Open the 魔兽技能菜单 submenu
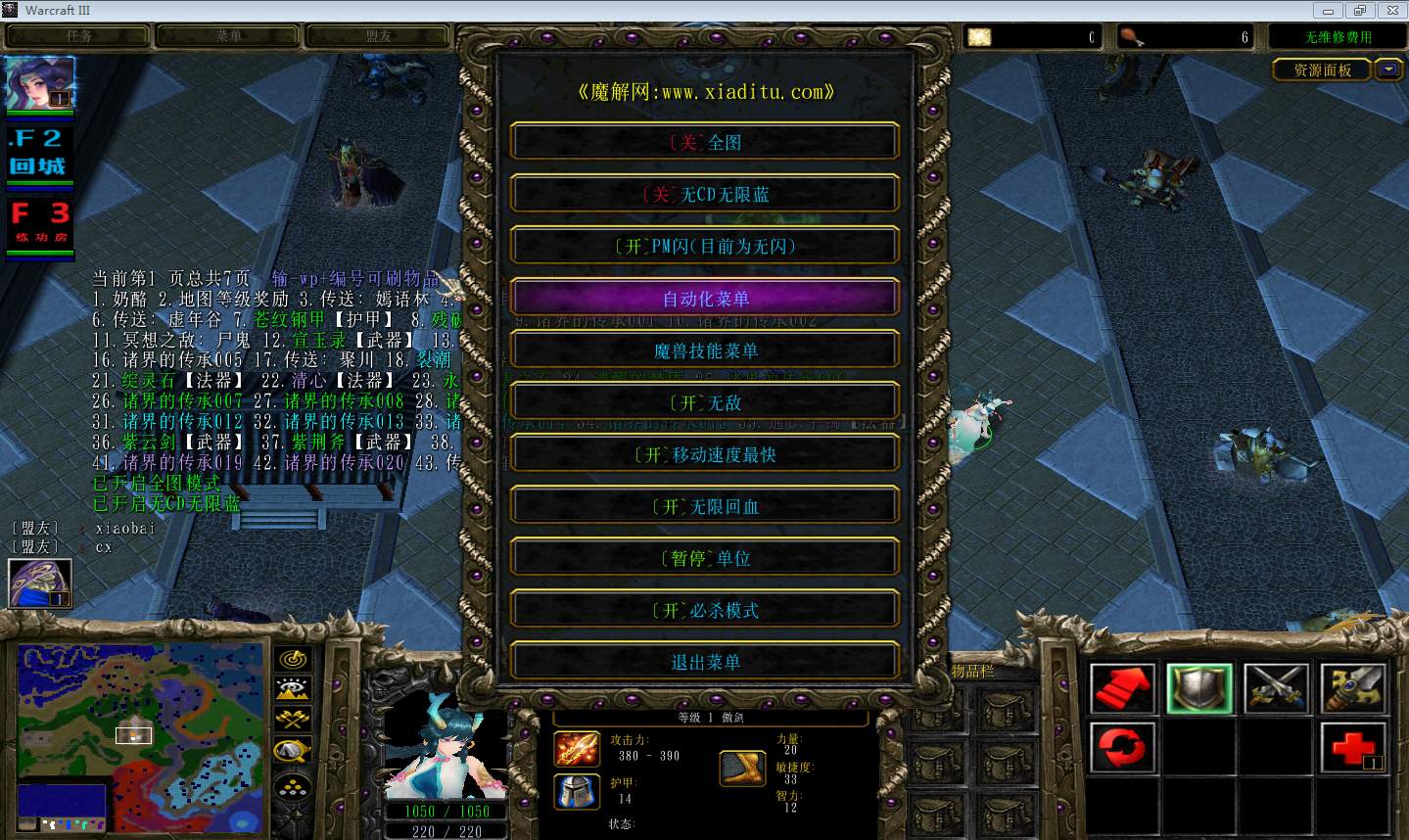 pos(704,350)
